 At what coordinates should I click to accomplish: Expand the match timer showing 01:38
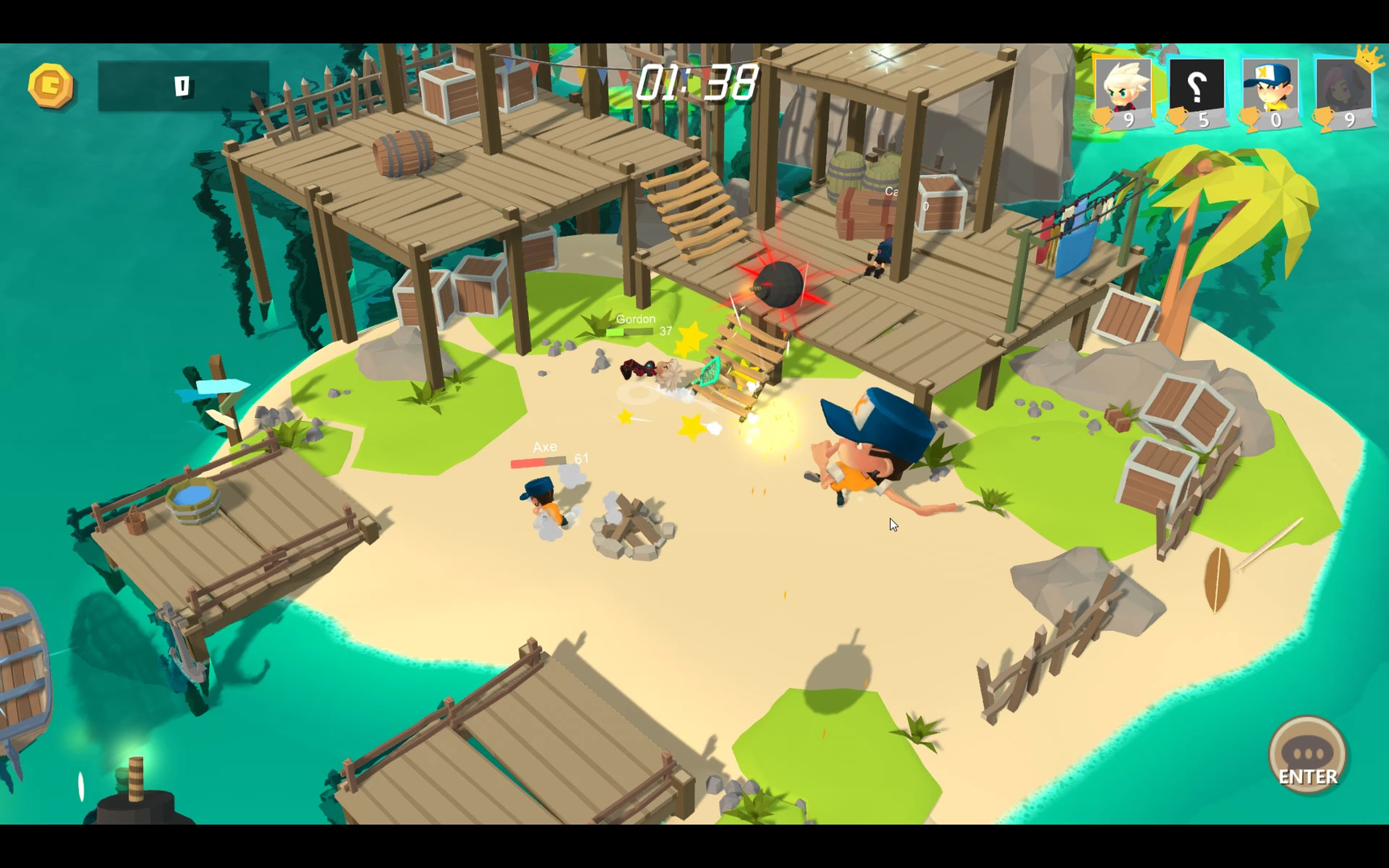pos(696,84)
